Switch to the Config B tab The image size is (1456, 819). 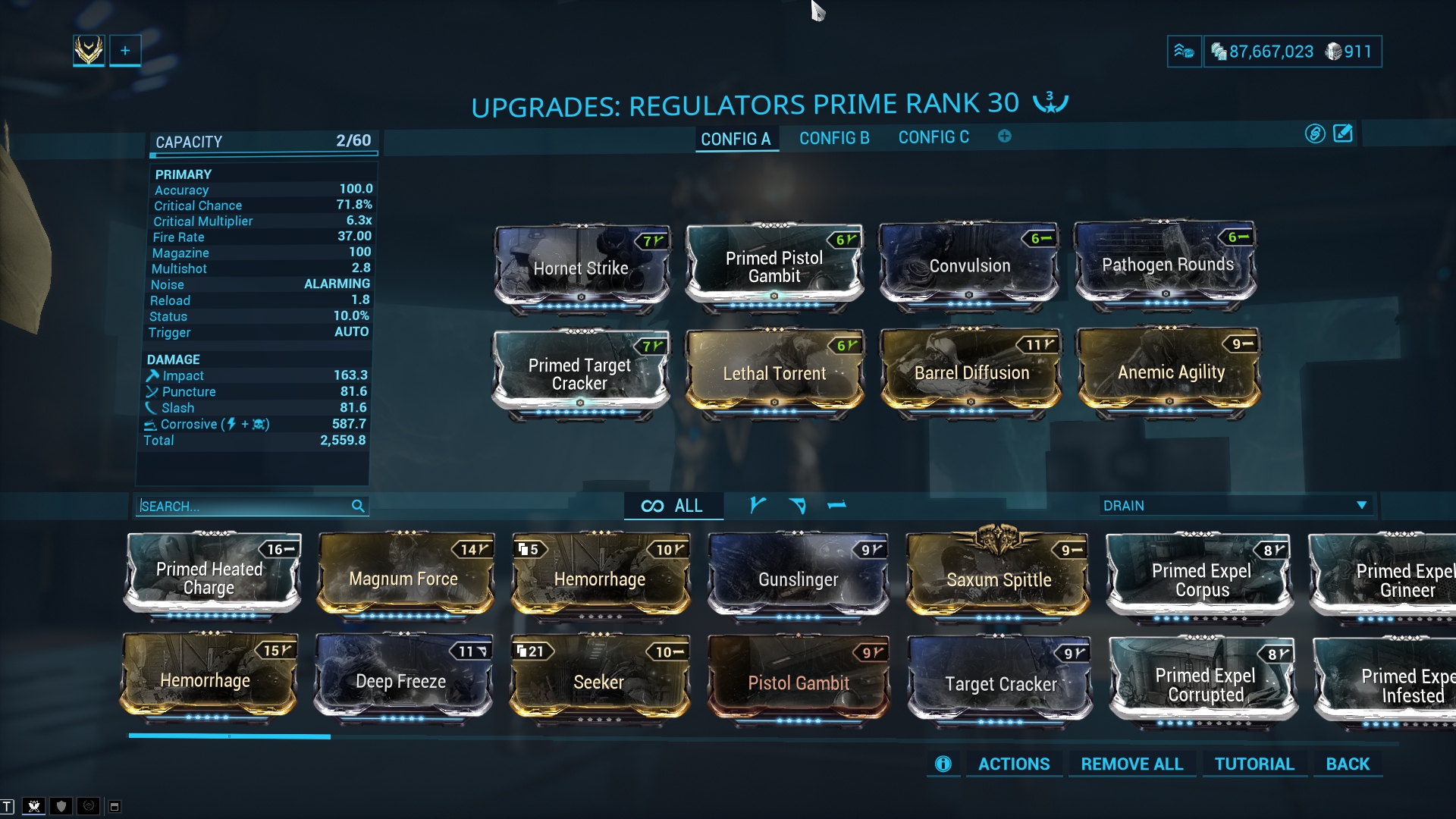click(834, 138)
